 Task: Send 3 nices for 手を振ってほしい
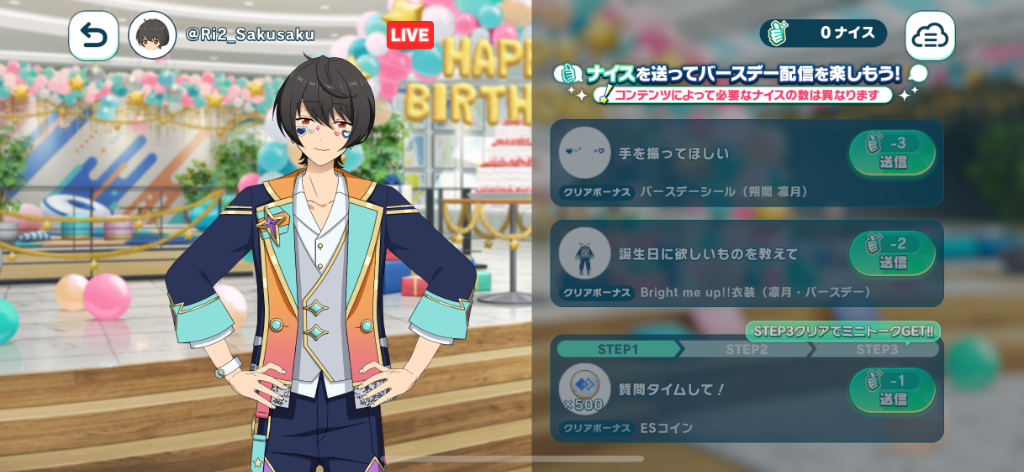pyautogui.click(x=892, y=153)
